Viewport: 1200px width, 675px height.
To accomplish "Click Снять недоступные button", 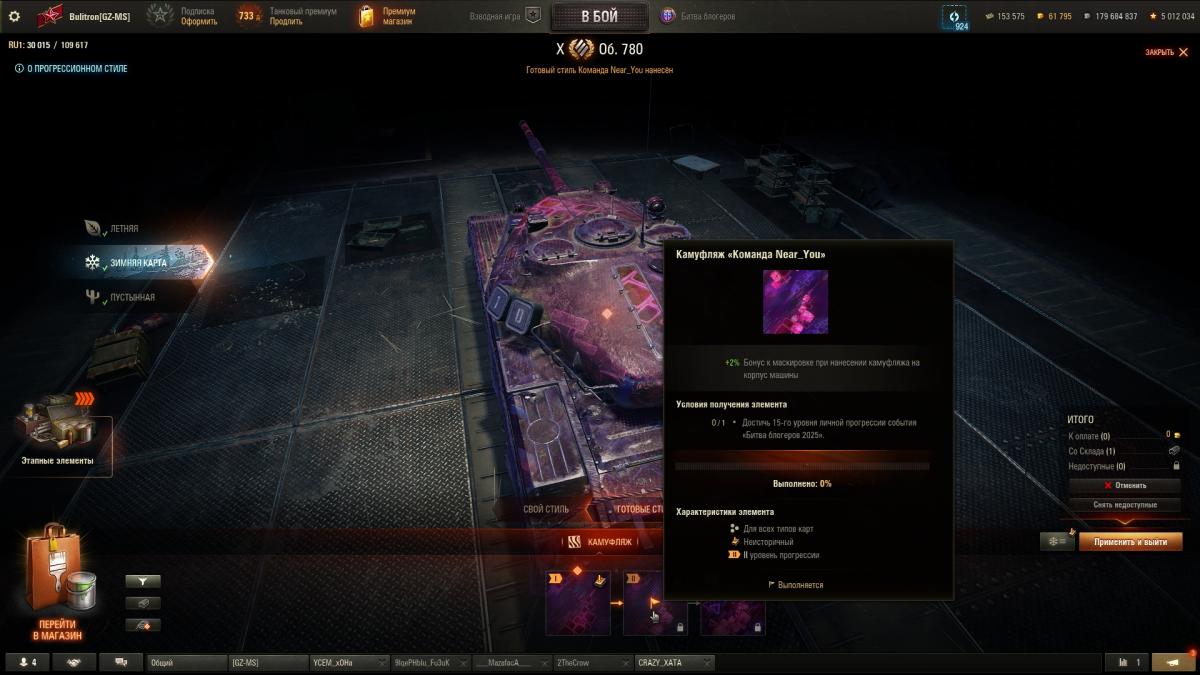I will [x=1125, y=505].
